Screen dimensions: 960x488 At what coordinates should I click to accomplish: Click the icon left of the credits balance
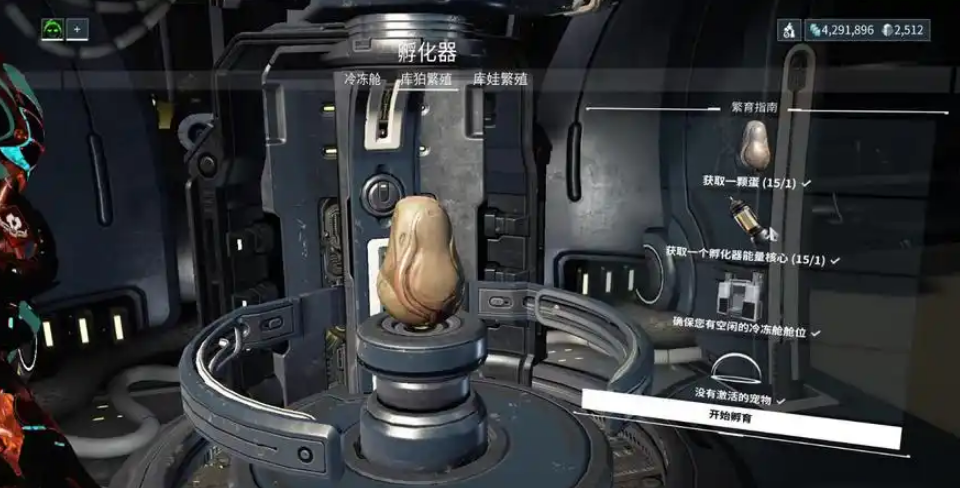[790, 30]
